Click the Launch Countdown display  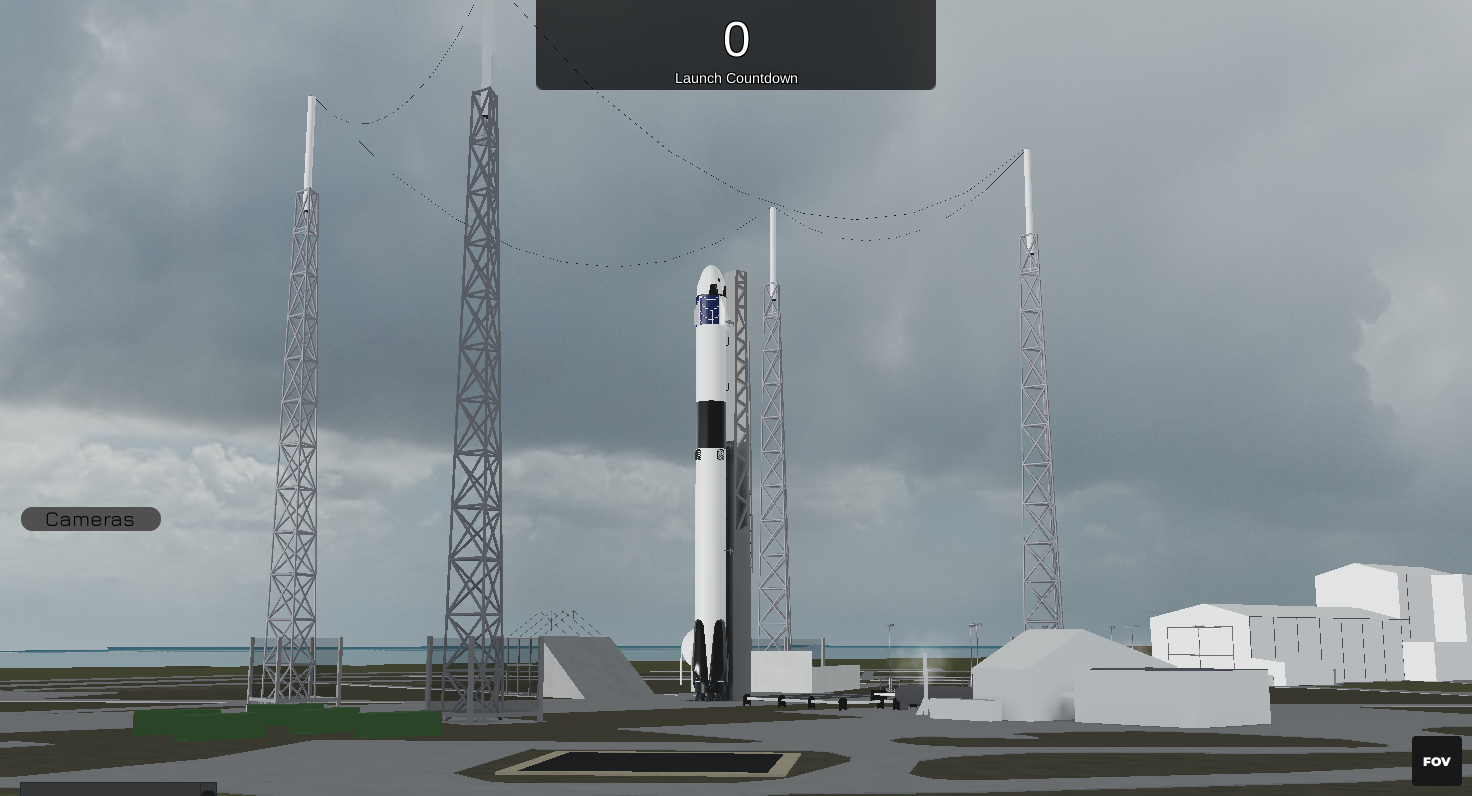(736, 78)
